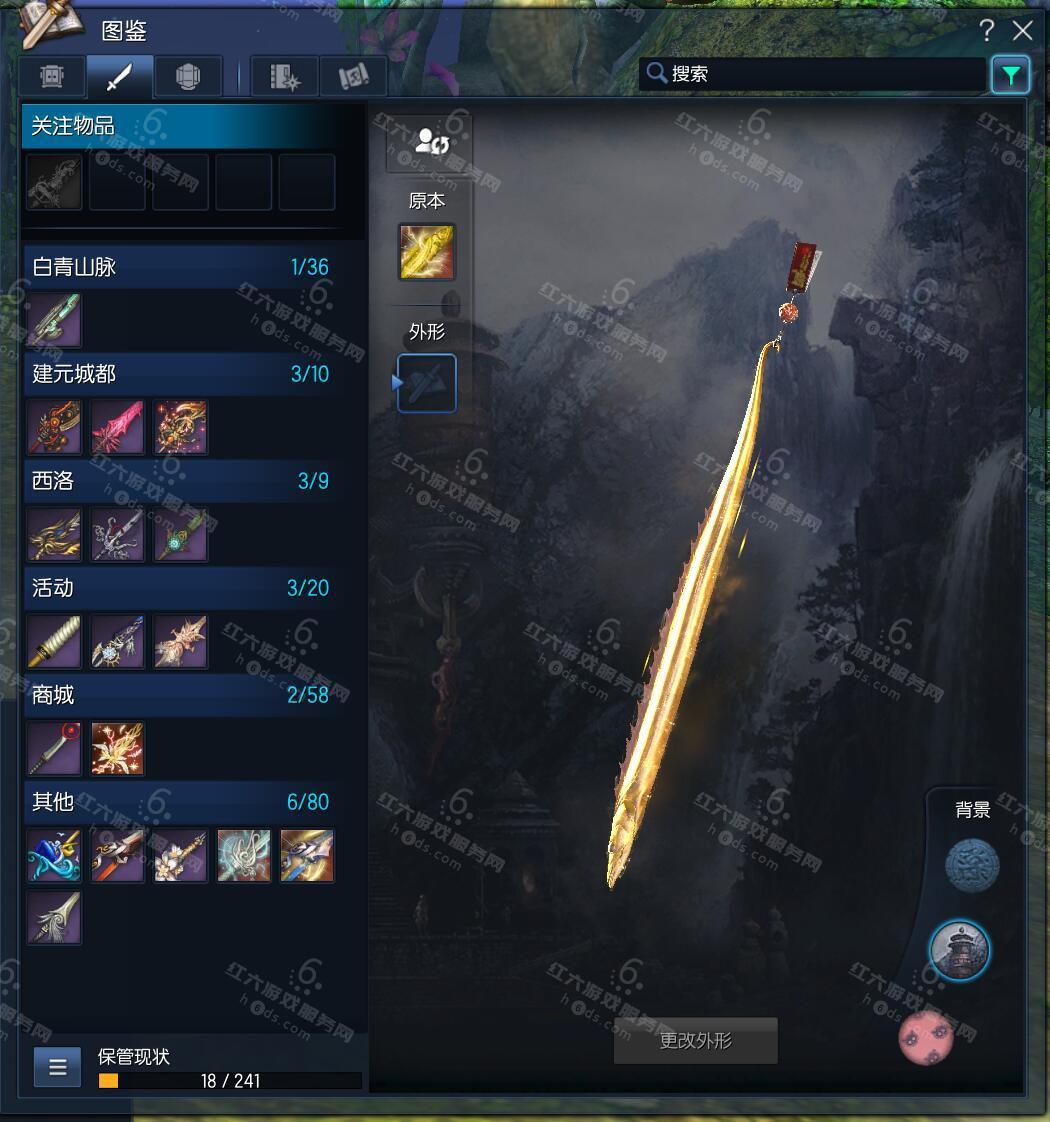
Task: Open the 建元城都 category header
Action: (180, 374)
